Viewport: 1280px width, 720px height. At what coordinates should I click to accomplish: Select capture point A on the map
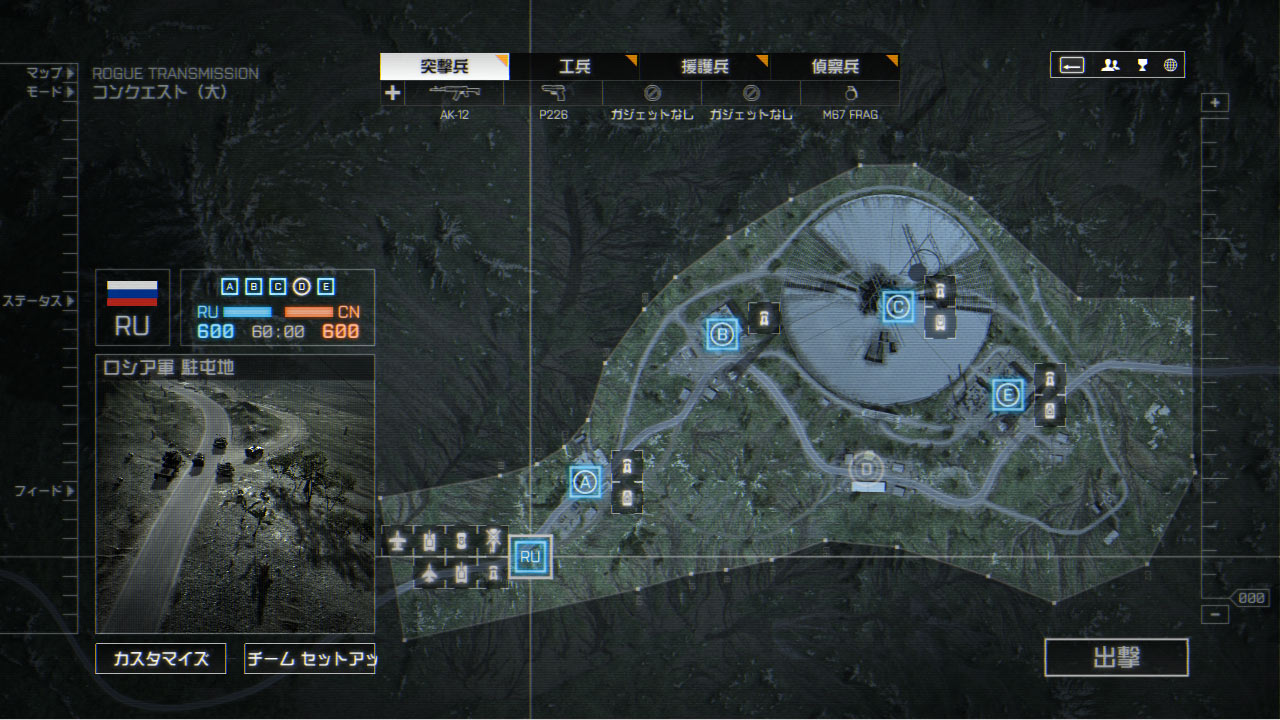click(x=586, y=482)
